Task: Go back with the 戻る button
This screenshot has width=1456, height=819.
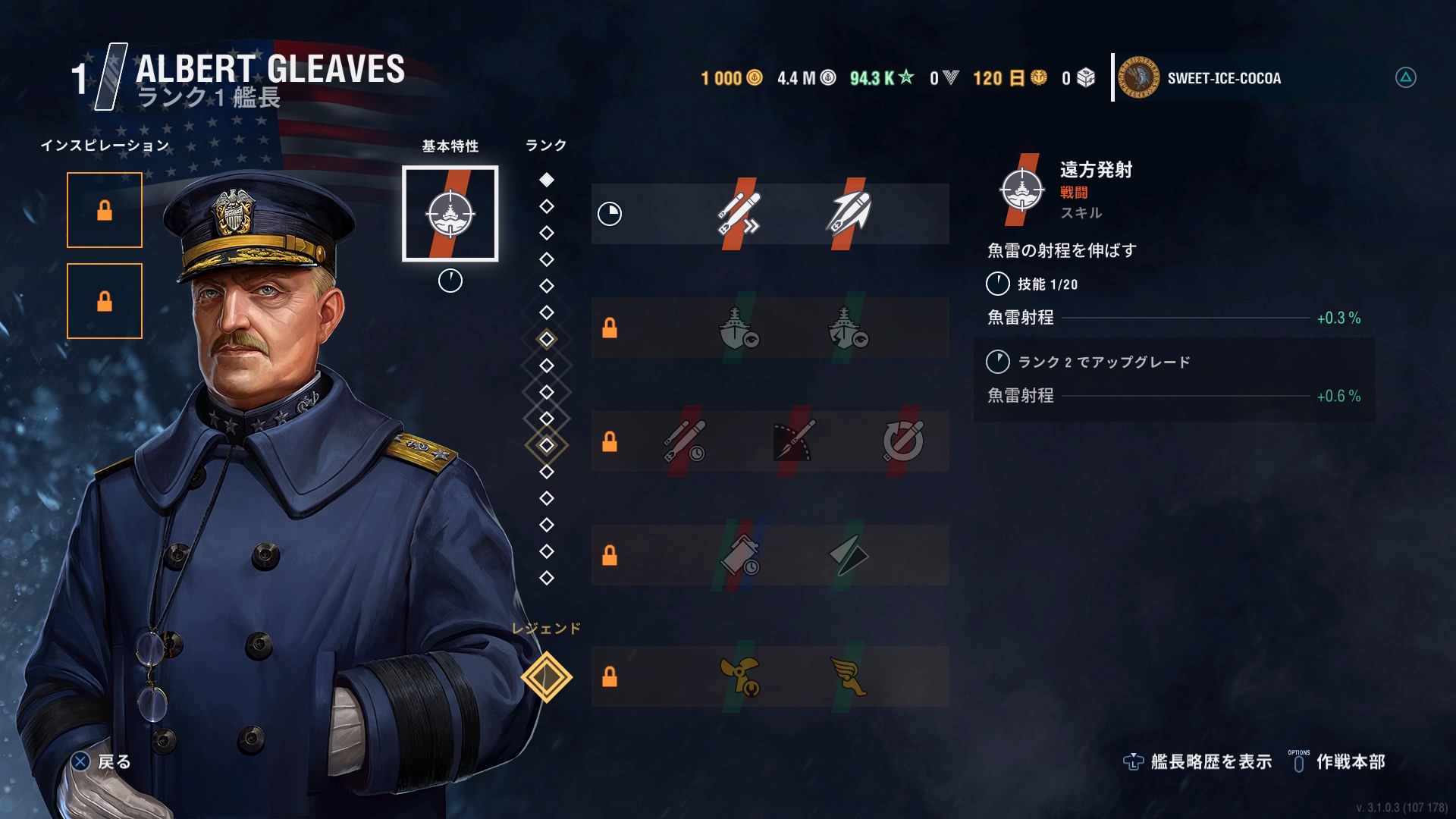Action: point(102,761)
